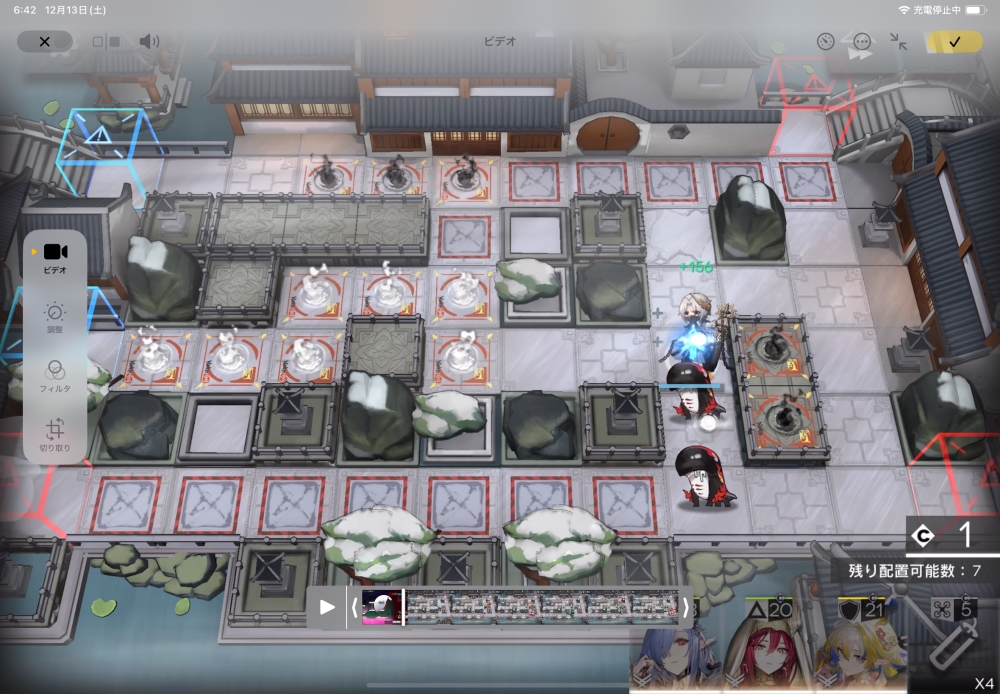The width and height of the screenshot is (1000, 694).
Task: Tap the inward-arrows collapse icon
Action: (x=898, y=42)
